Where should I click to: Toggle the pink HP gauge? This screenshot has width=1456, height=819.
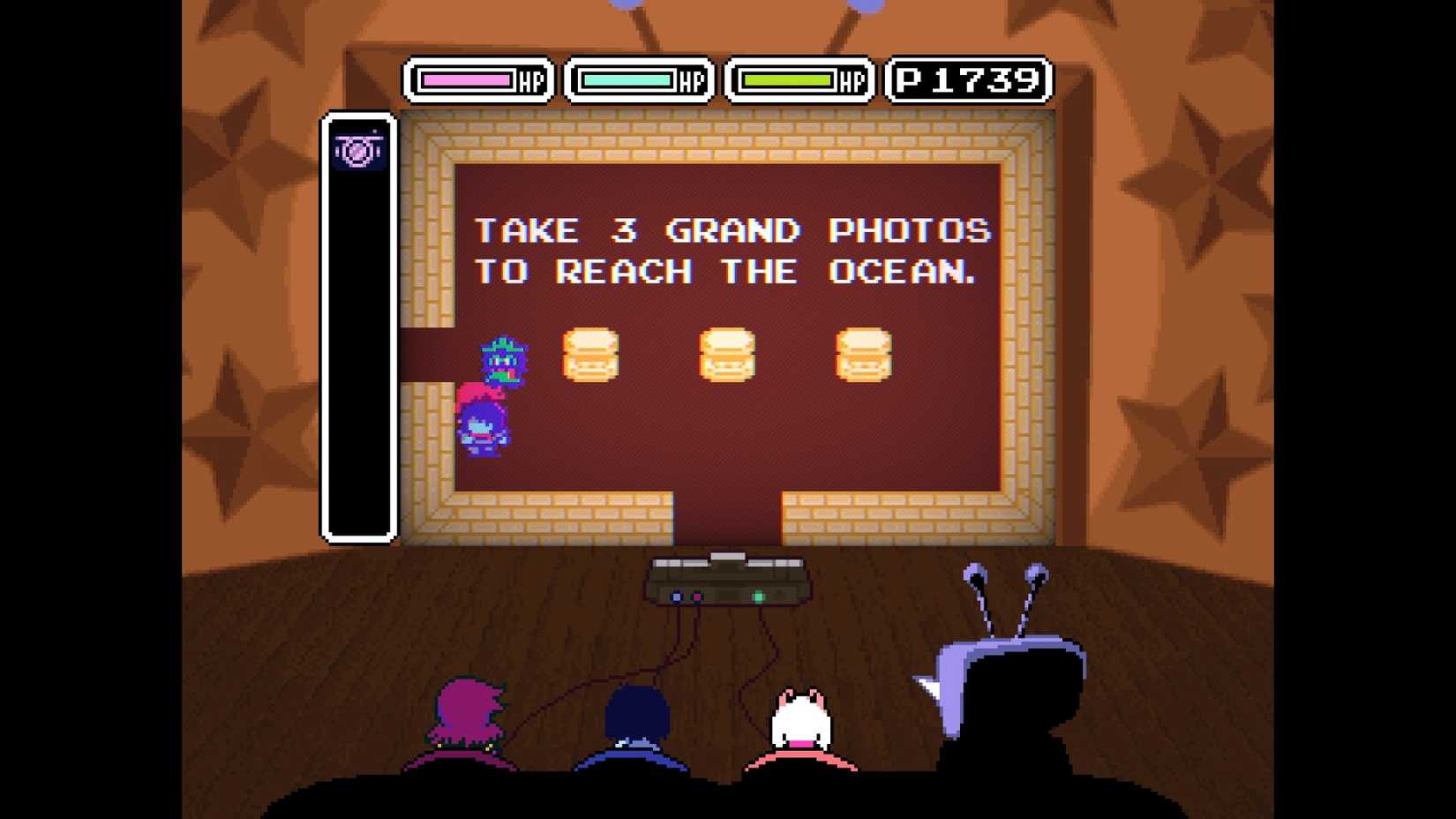click(x=465, y=81)
